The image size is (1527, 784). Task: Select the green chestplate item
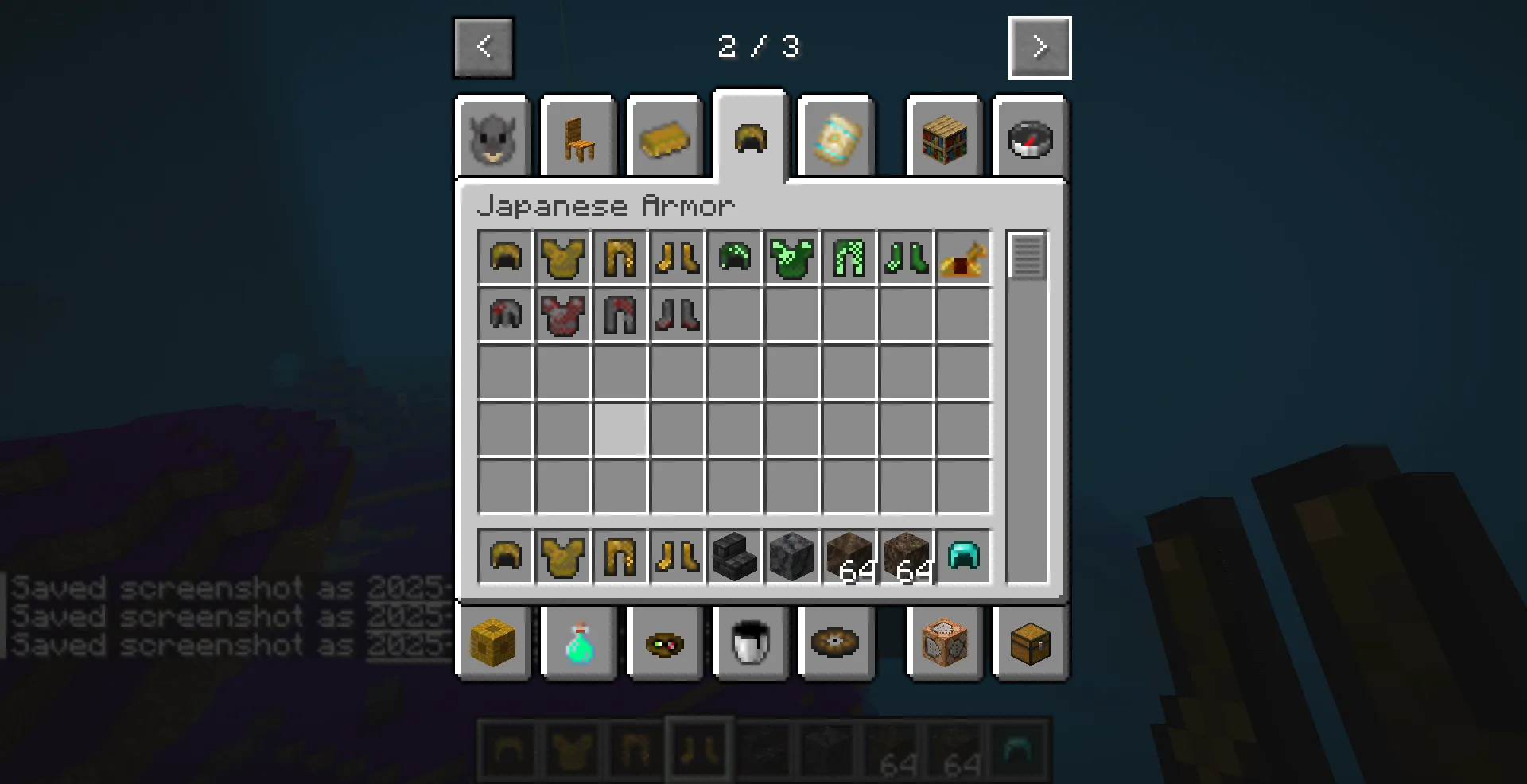click(791, 257)
